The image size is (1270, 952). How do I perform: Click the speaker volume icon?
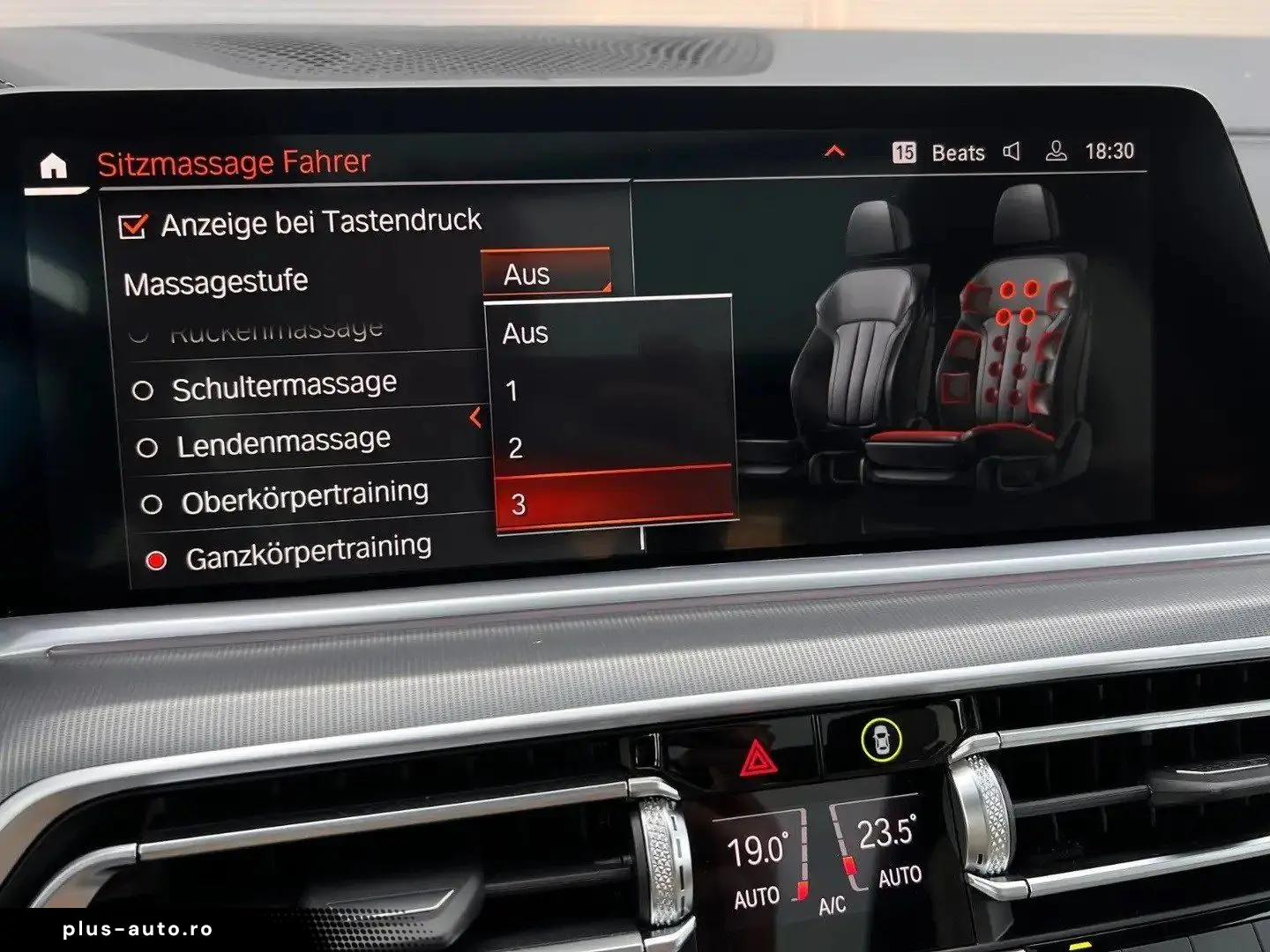click(x=1012, y=152)
